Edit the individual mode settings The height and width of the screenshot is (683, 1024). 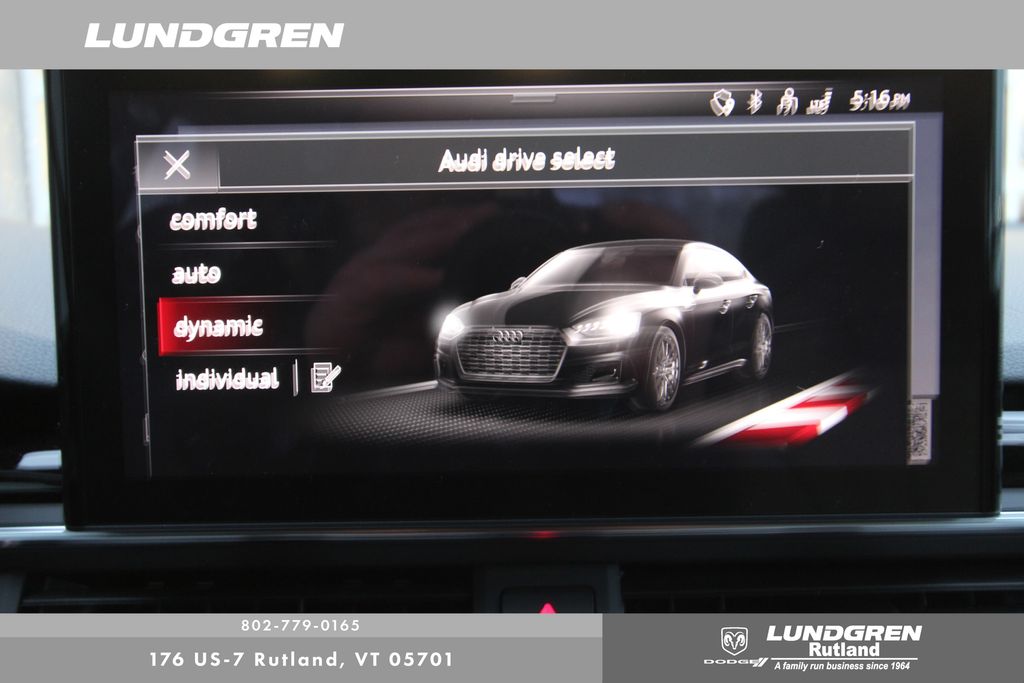[x=325, y=378]
